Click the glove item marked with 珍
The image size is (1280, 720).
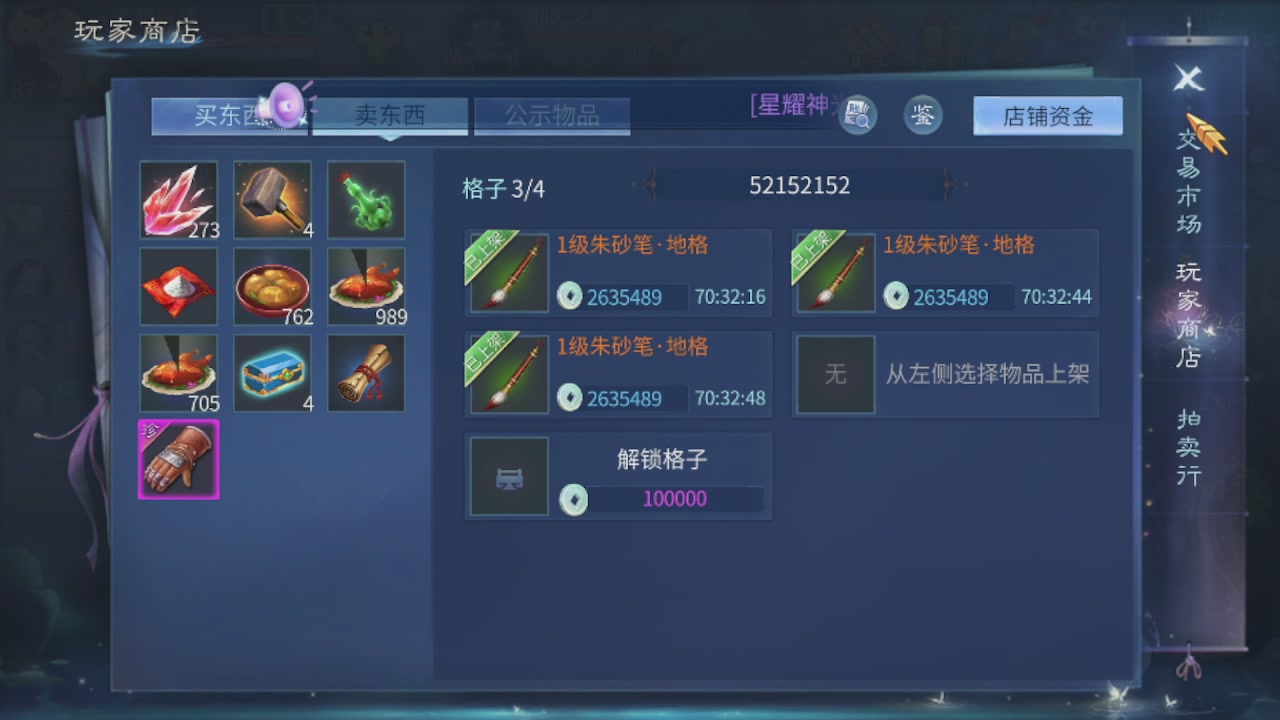(x=178, y=460)
